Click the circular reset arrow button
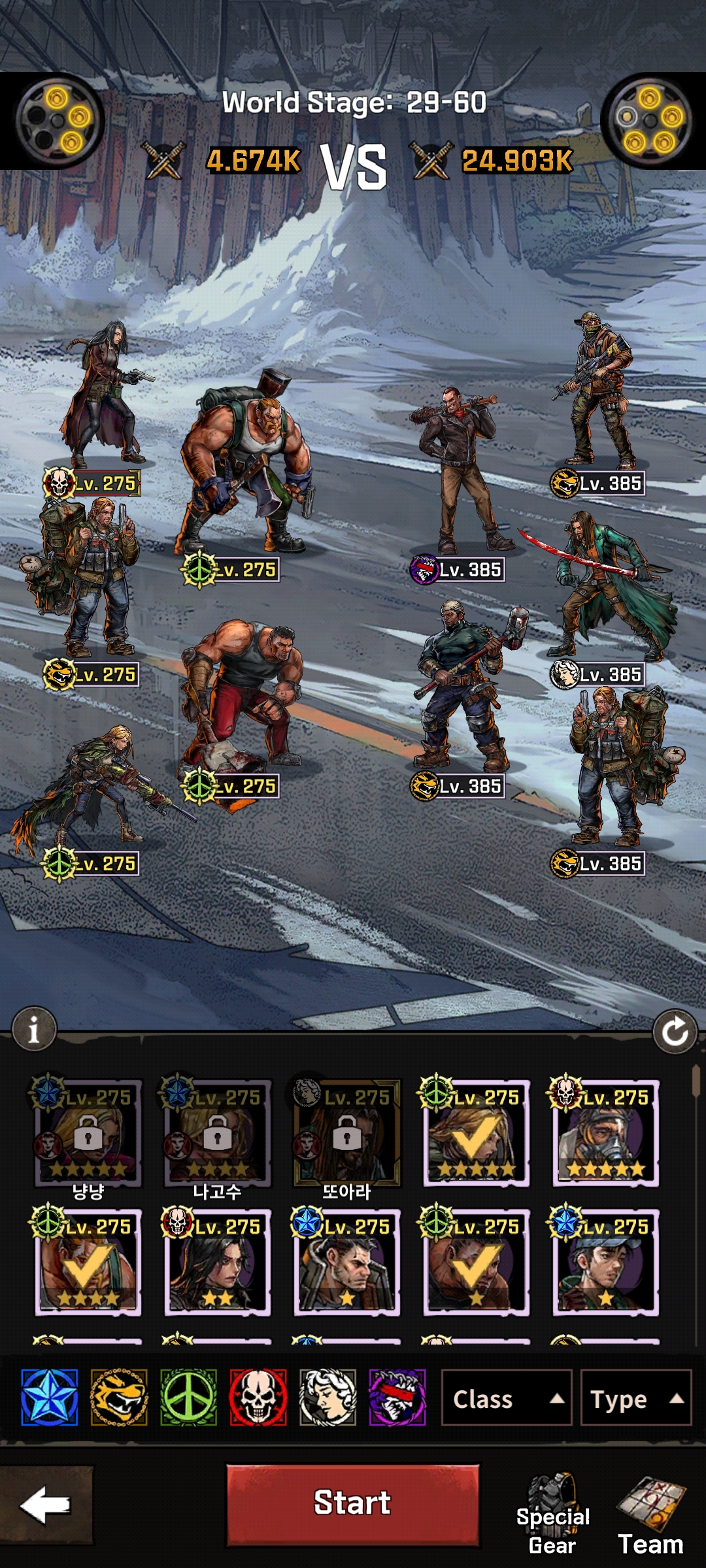This screenshot has width=706, height=1568. coord(675,1032)
